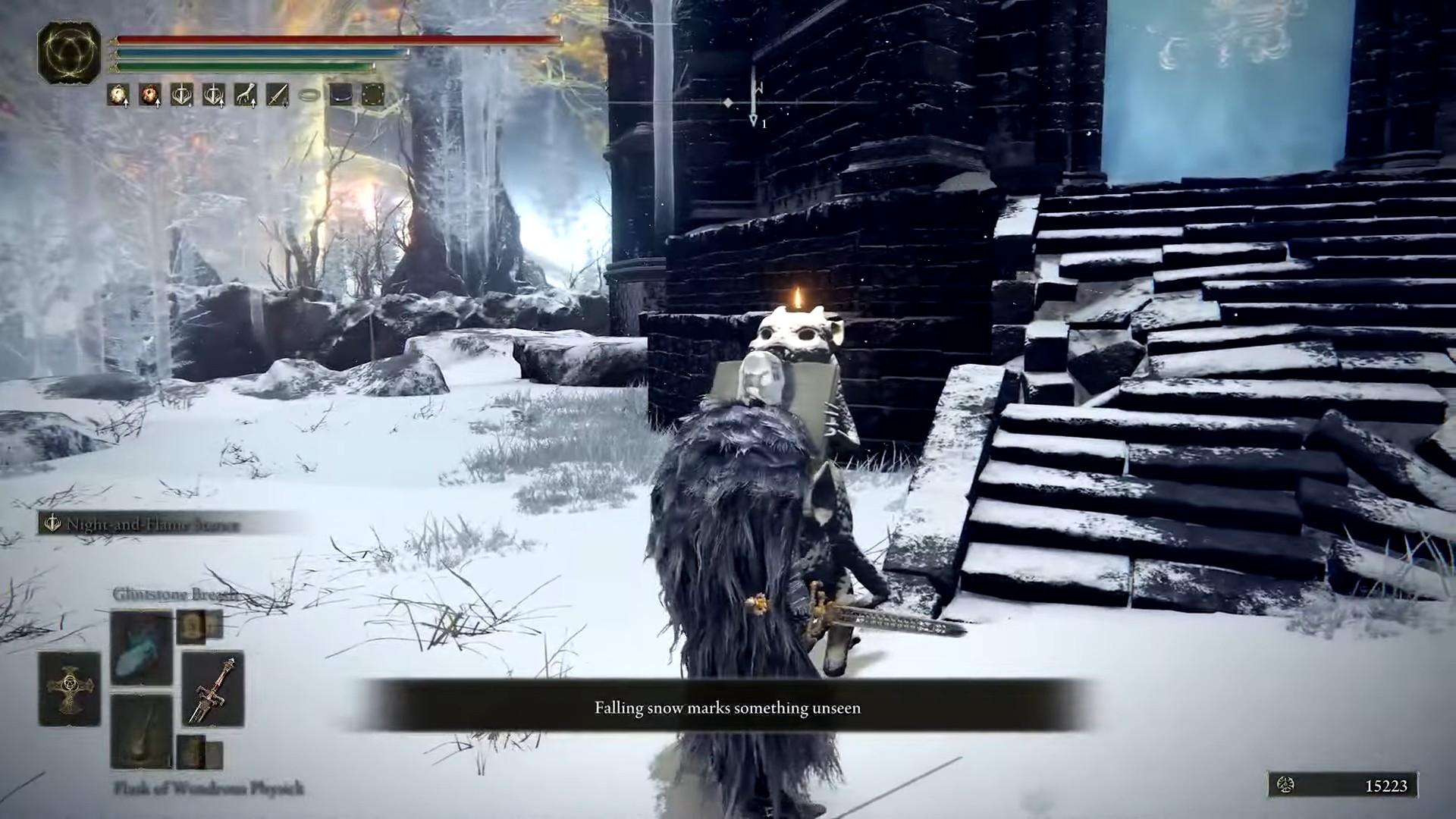Select the ornate sword right-hand weapon slot
The image size is (1456, 819).
[212, 689]
